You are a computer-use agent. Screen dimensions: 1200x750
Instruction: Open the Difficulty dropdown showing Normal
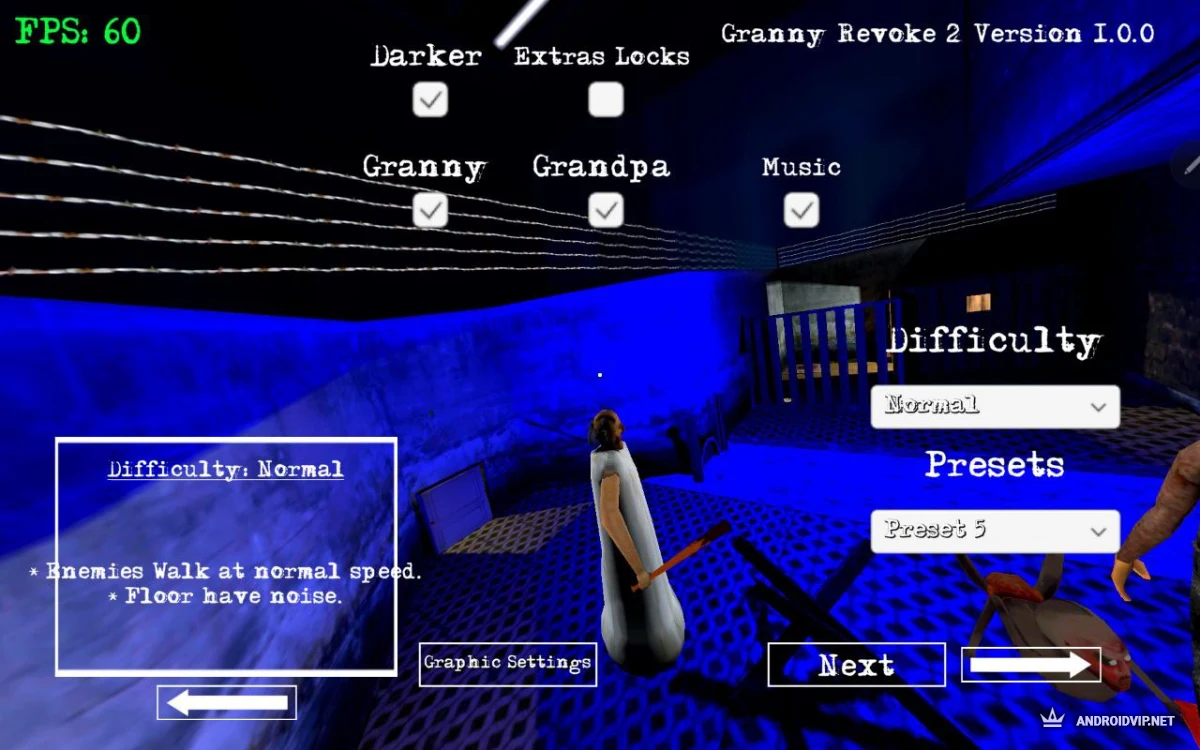[995, 407]
